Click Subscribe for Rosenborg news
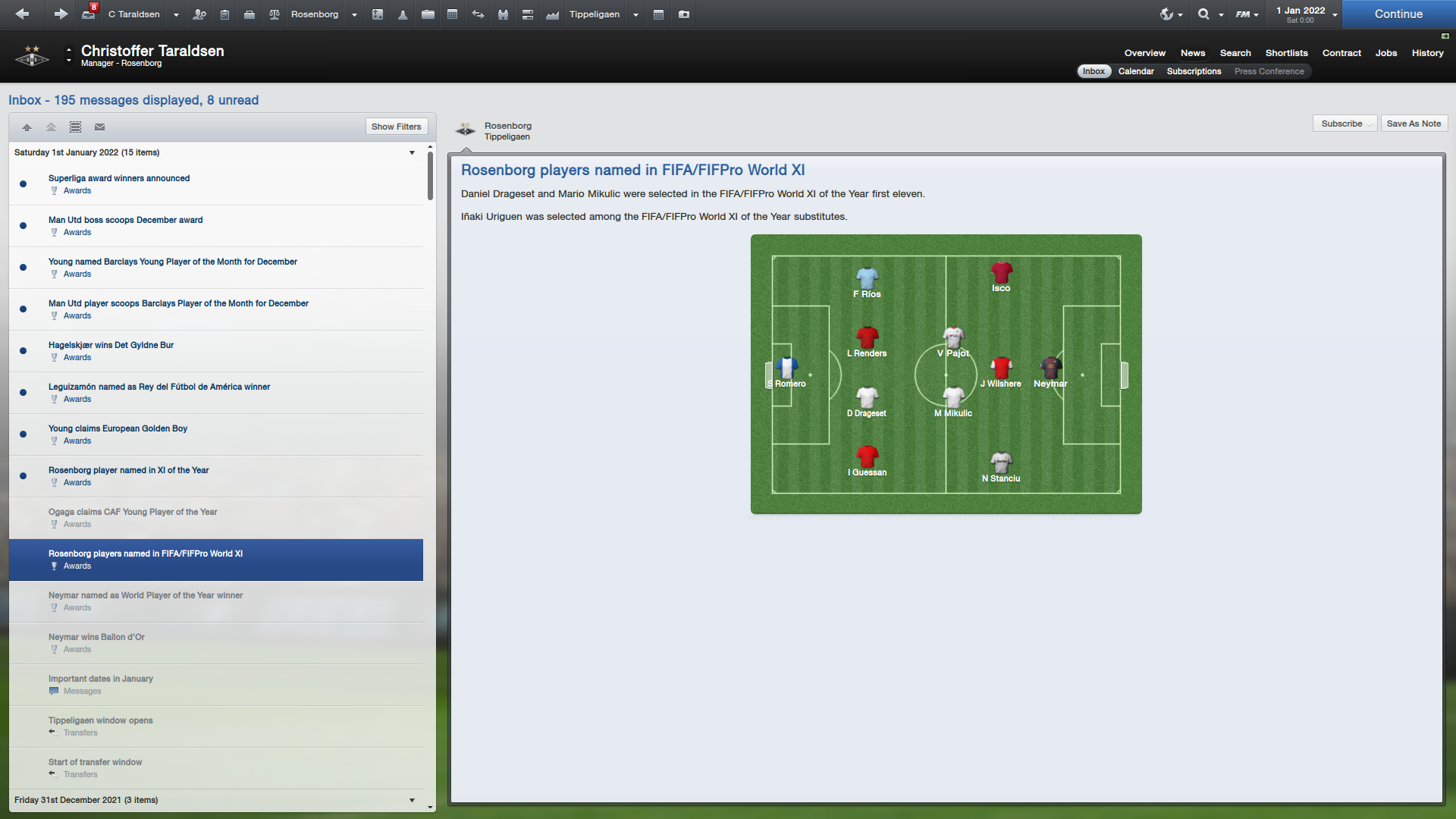This screenshot has width=1456, height=819. click(x=1341, y=124)
